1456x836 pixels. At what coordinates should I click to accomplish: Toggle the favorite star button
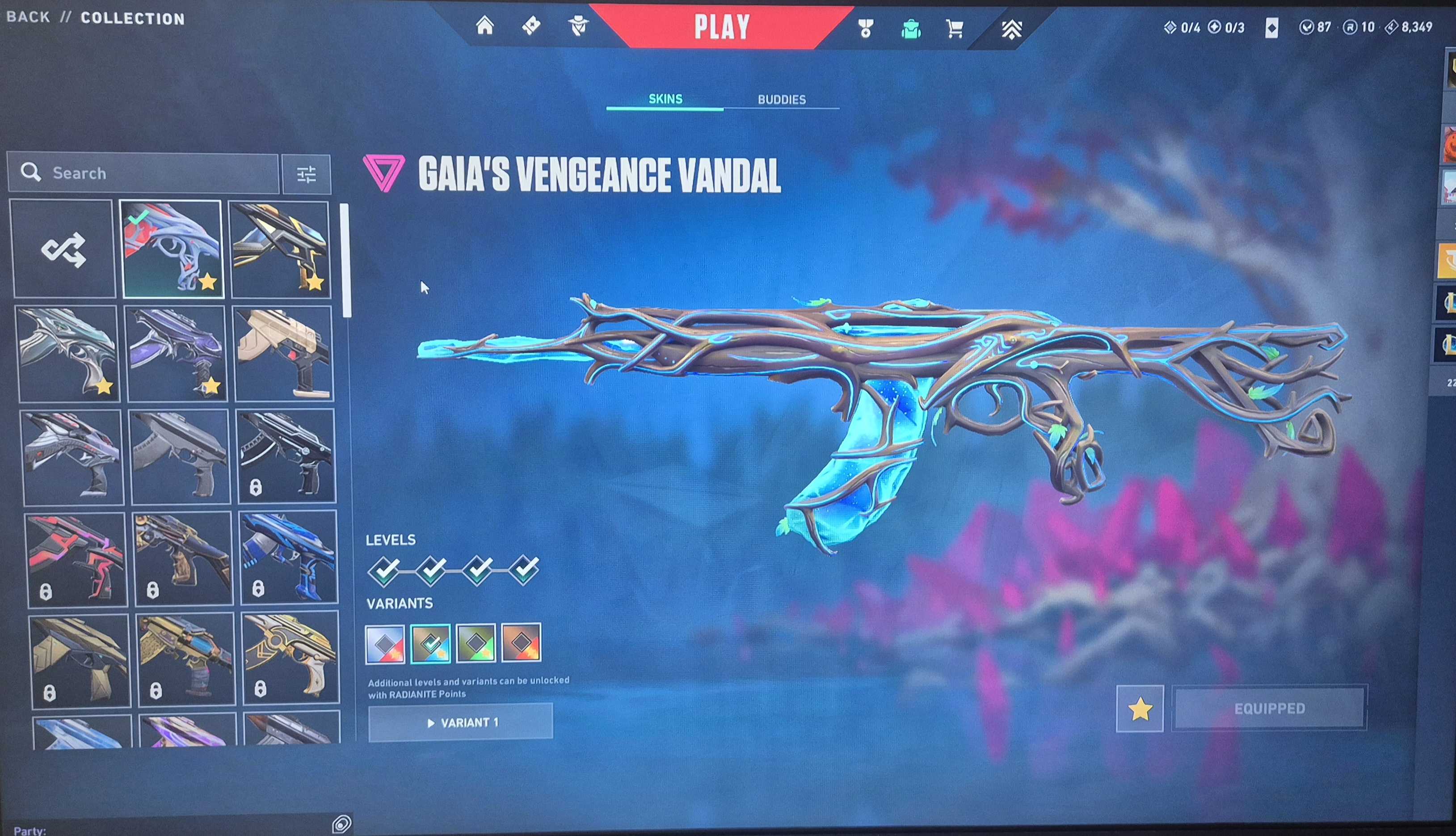[x=1140, y=709]
